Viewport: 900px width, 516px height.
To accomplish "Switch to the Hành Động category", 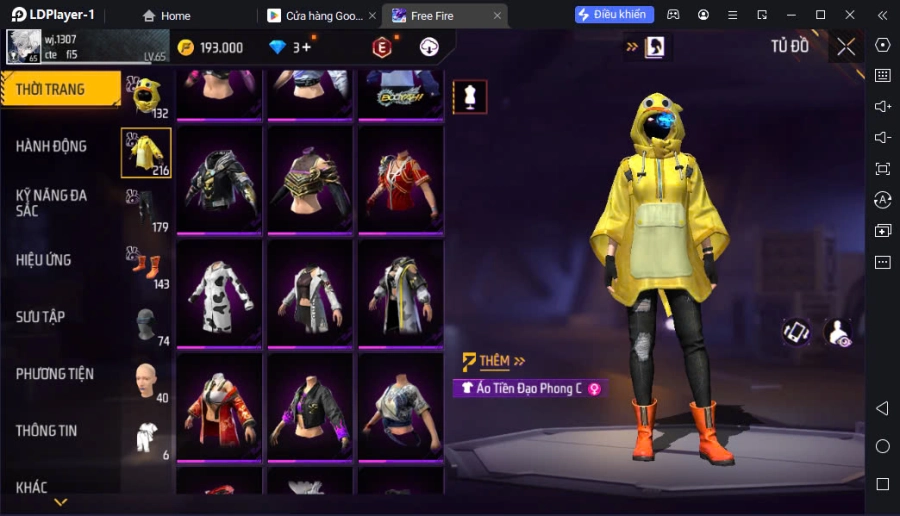I will point(52,146).
